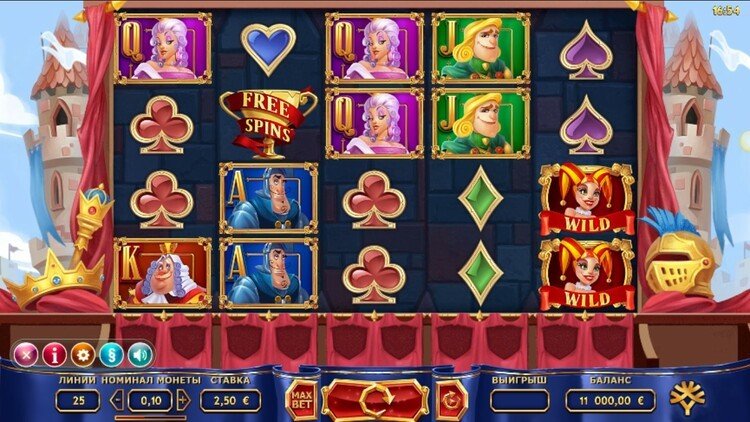Image resolution: width=750 pixels, height=422 pixels.
Task: Increase the coin value
Action: click(183, 400)
